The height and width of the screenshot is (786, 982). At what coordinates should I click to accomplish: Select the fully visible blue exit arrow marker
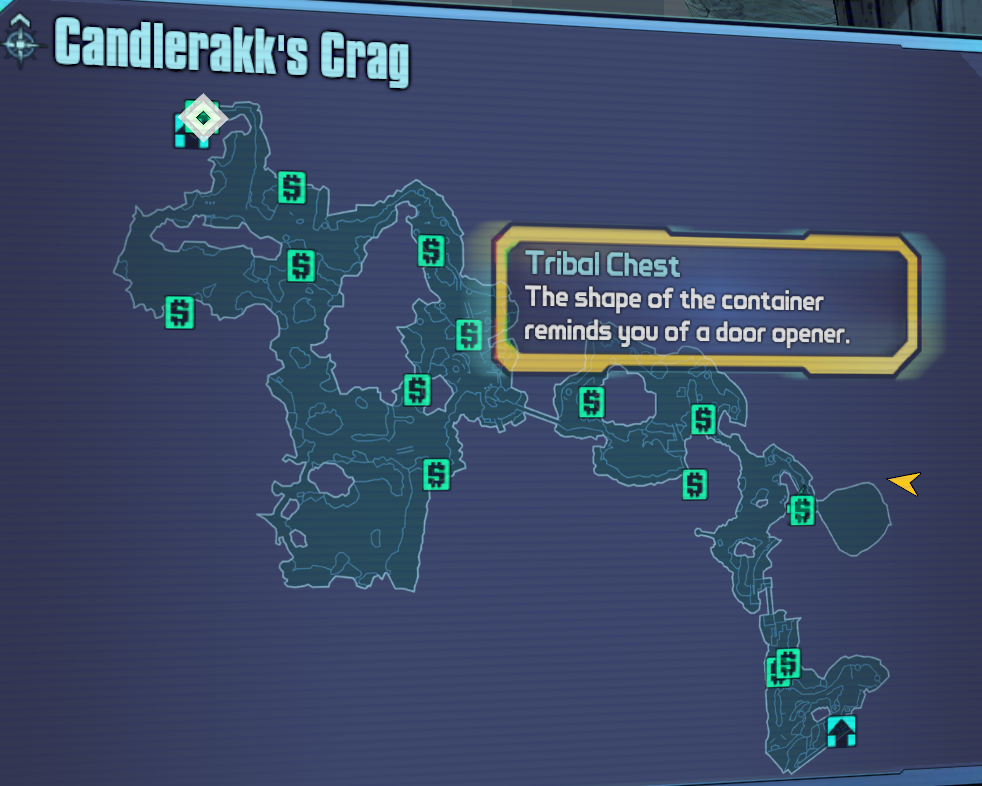[841, 731]
